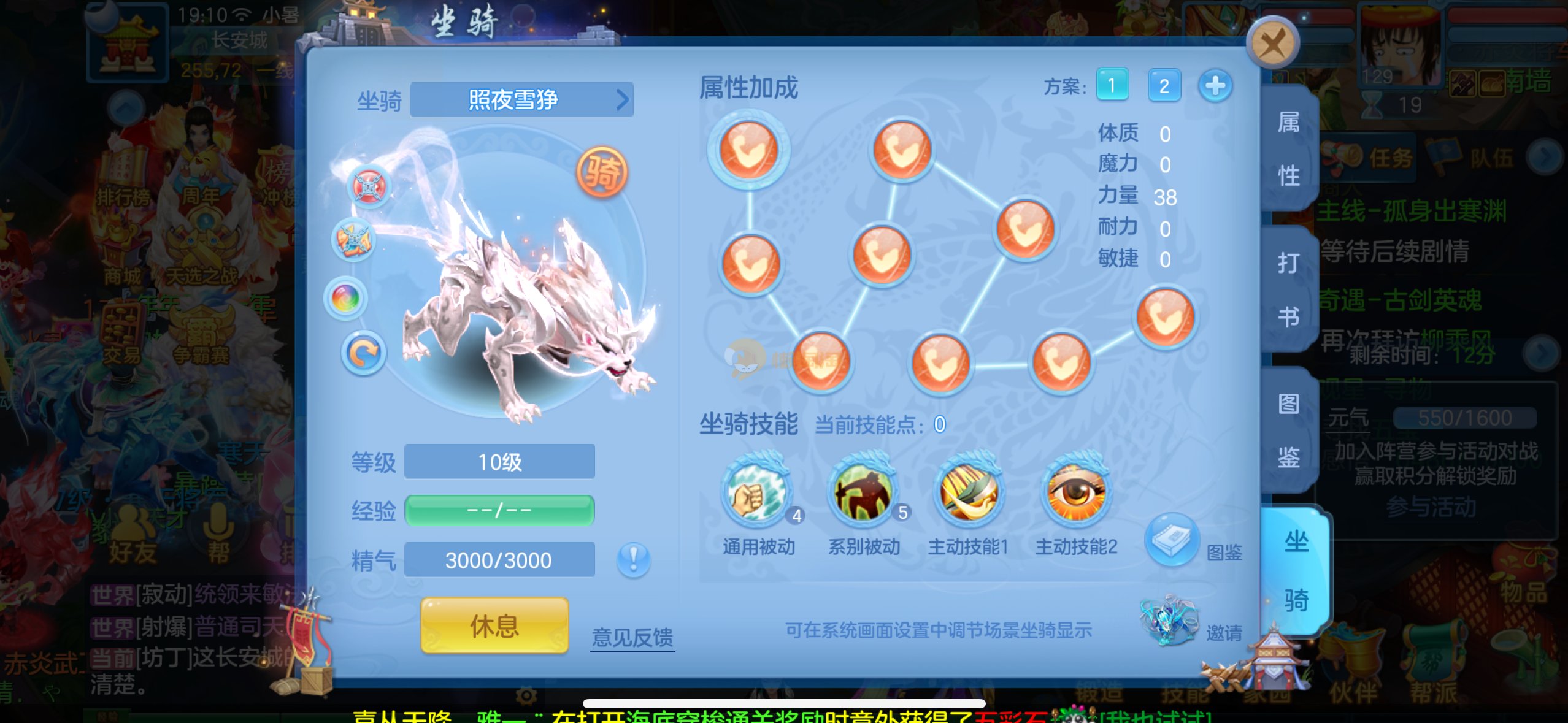Screen dimensions: 1568x723
Task: Select the 主动技能2 eye skill icon
Action: [1075, 492]
